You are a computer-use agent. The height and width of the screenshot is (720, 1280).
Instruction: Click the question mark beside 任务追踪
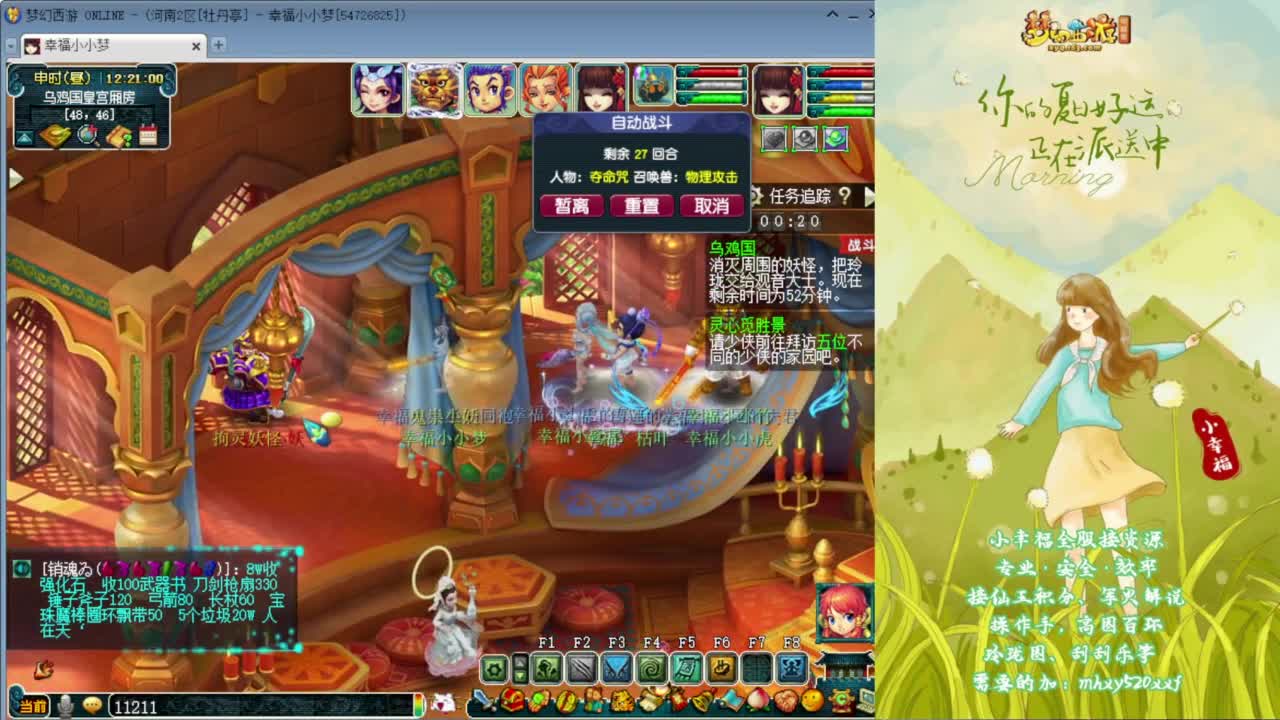pos(845,196)
